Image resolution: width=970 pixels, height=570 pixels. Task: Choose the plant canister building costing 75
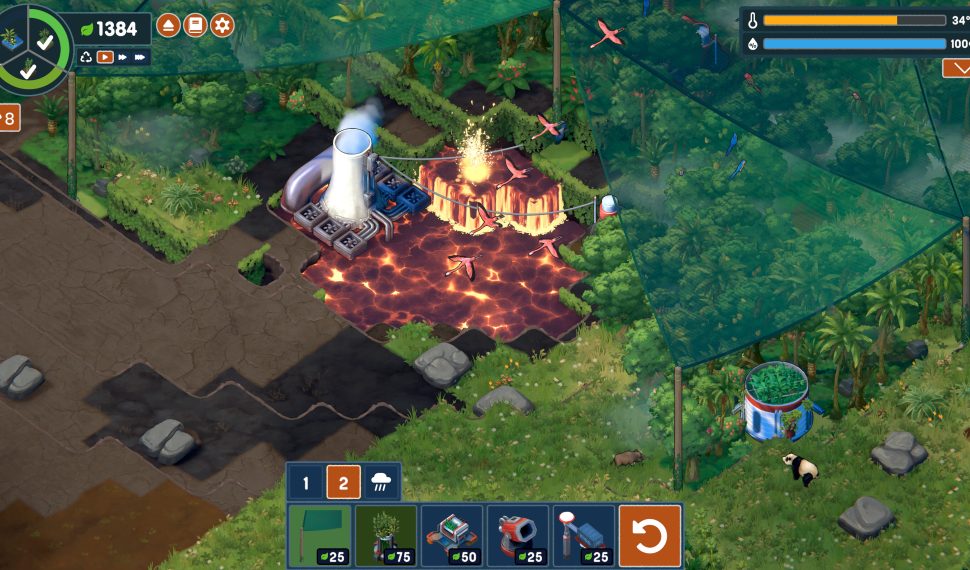click(386, 536)
